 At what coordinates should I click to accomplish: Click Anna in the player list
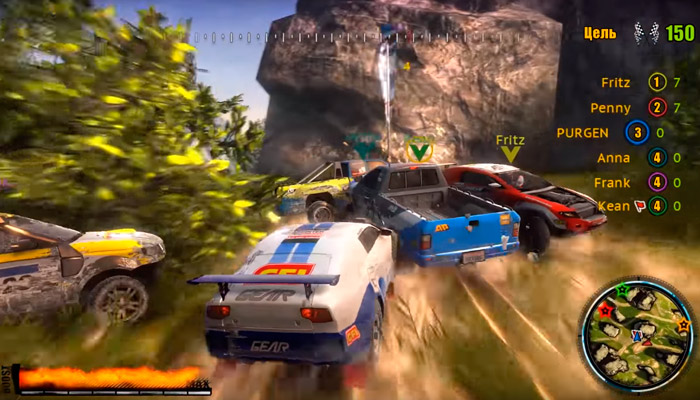coord(614,157)
